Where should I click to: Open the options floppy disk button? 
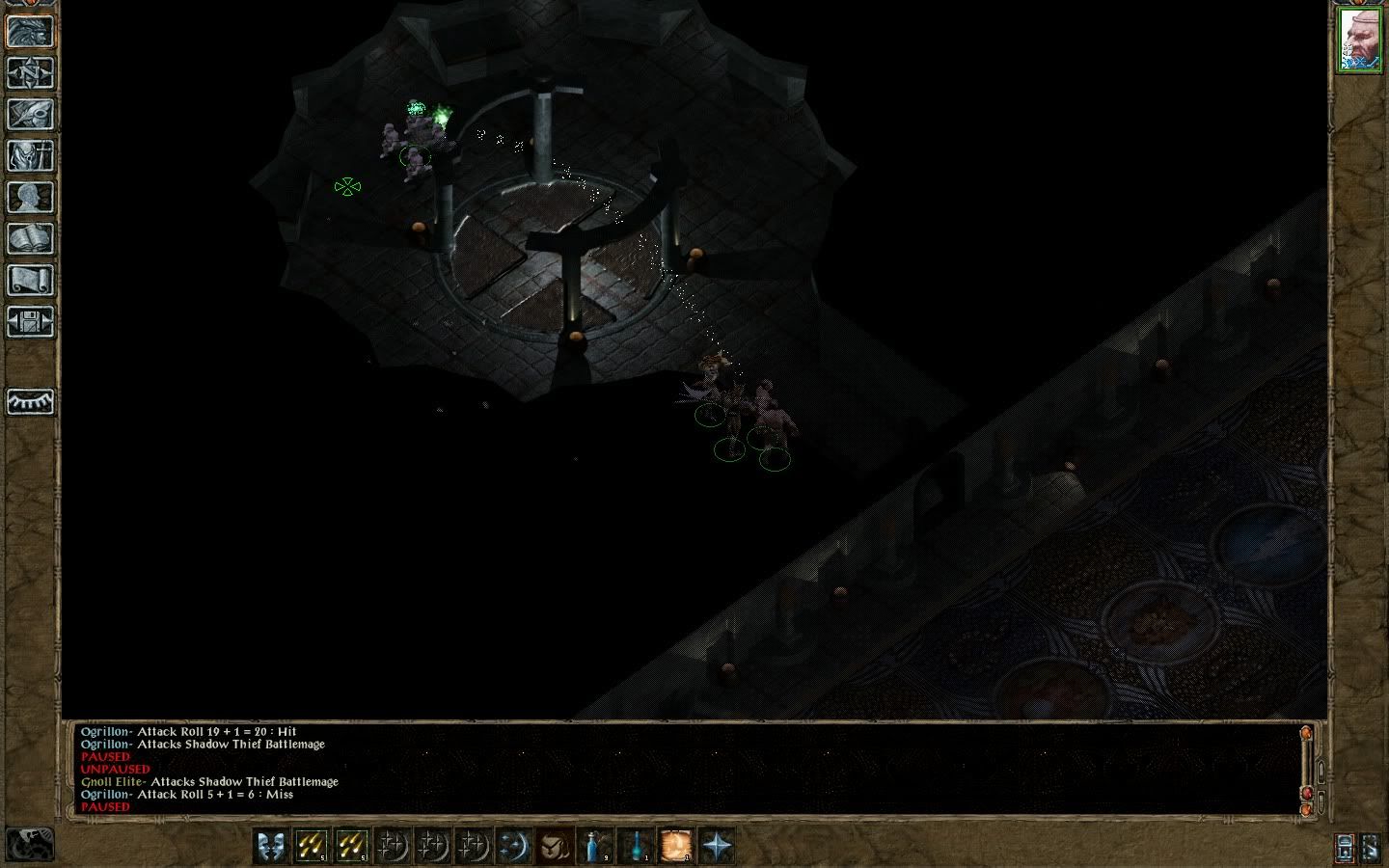tap(31, 321)
